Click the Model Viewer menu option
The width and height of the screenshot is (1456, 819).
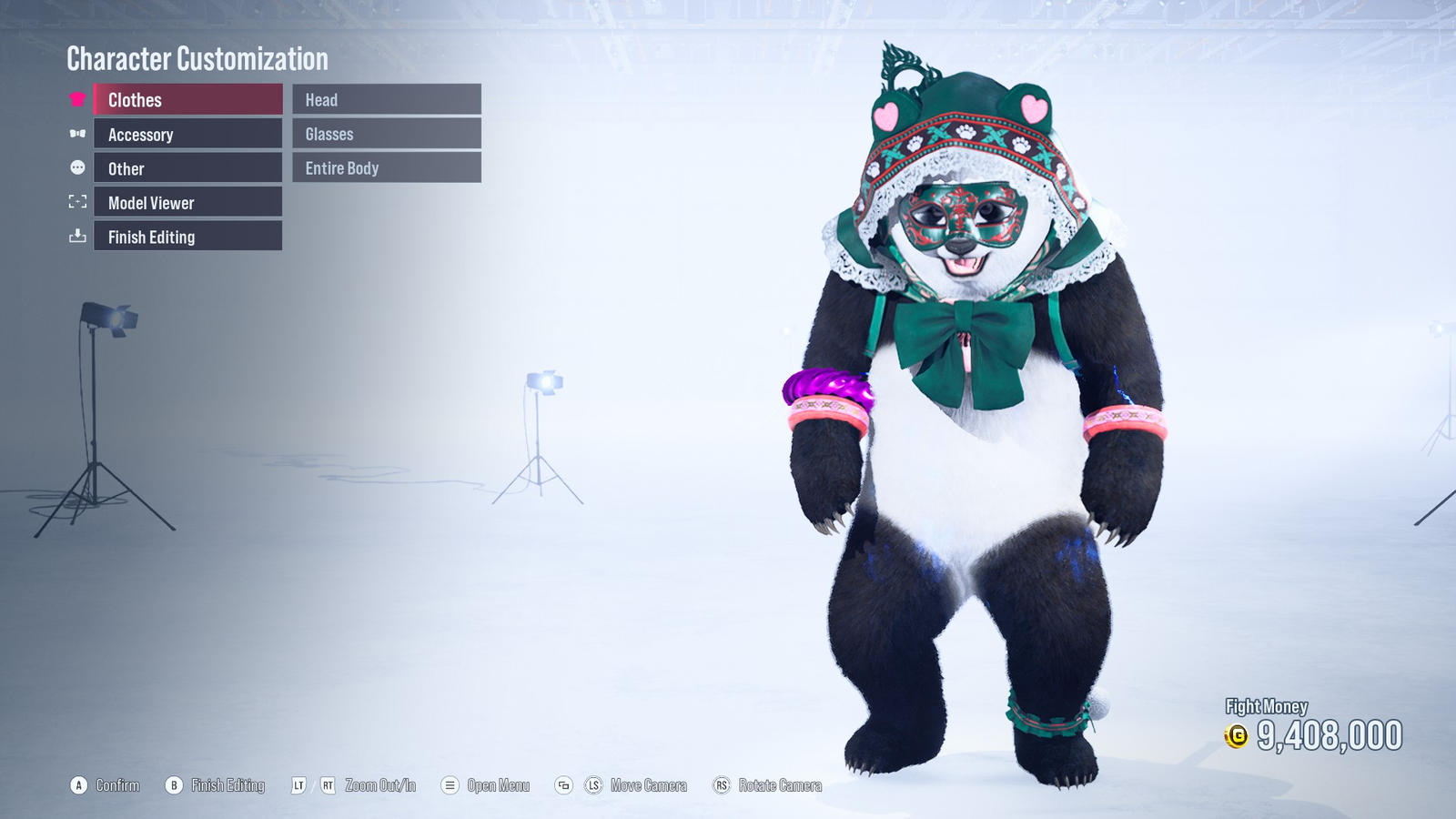point(187,202)
